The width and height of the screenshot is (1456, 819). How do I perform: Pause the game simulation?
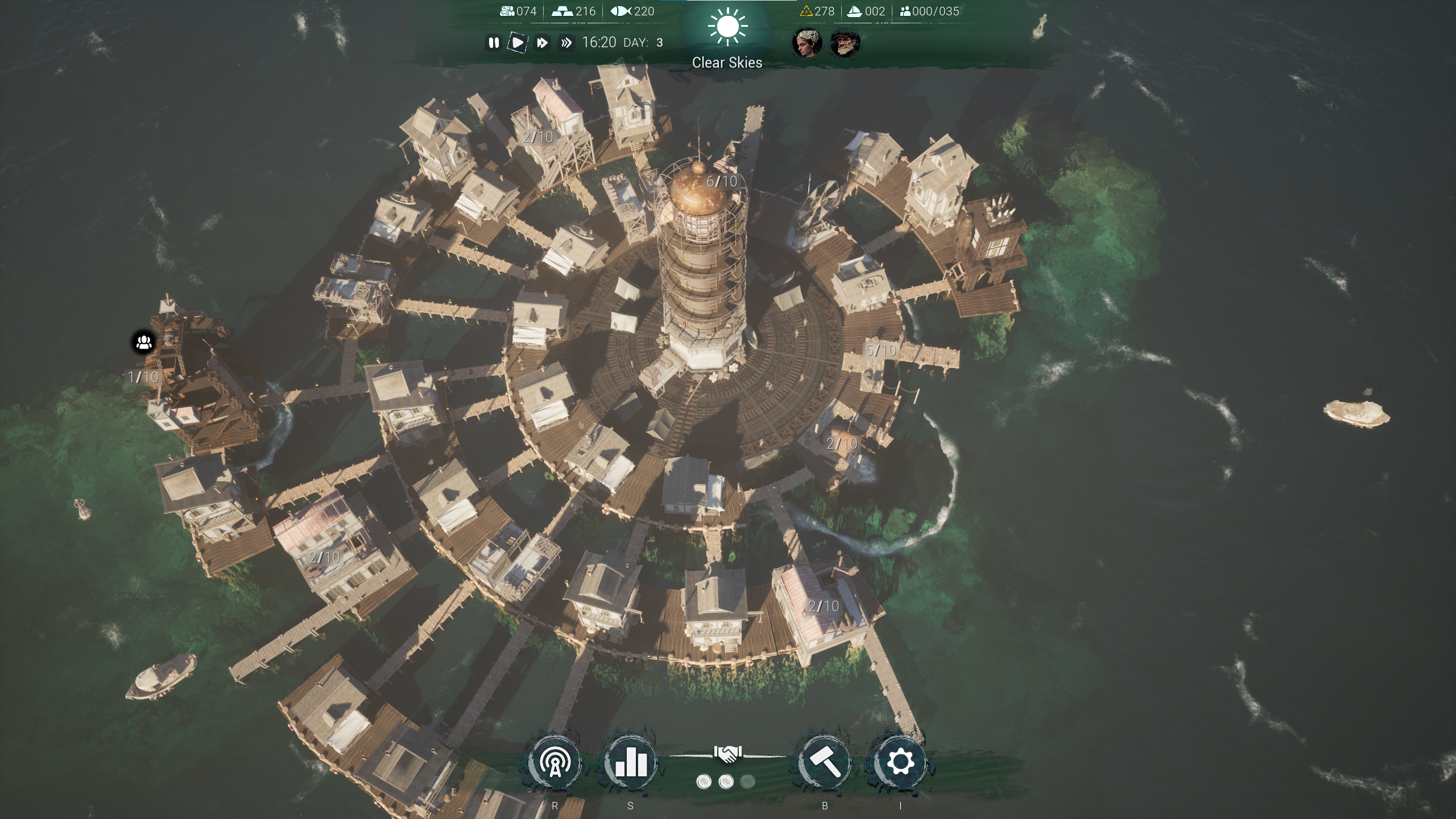[493, 42]
